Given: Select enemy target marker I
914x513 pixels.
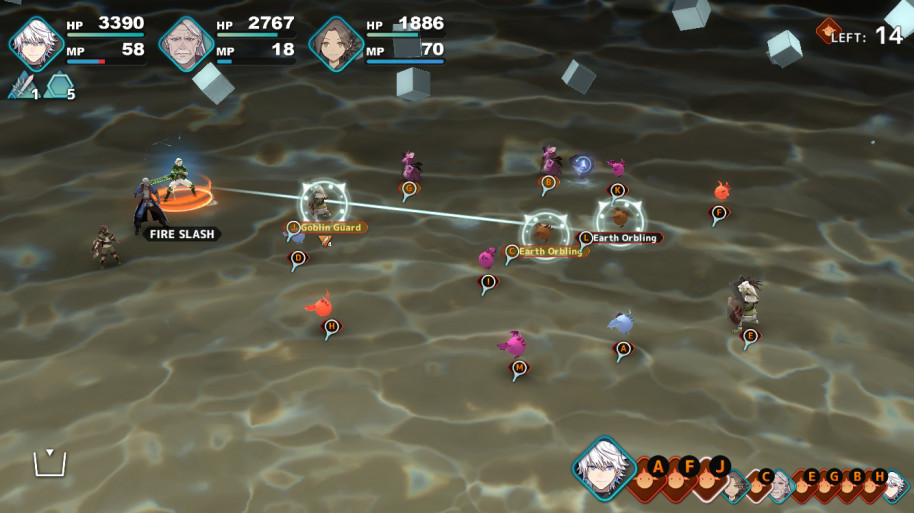Looking at the screenshot, I should coord(487,282).
